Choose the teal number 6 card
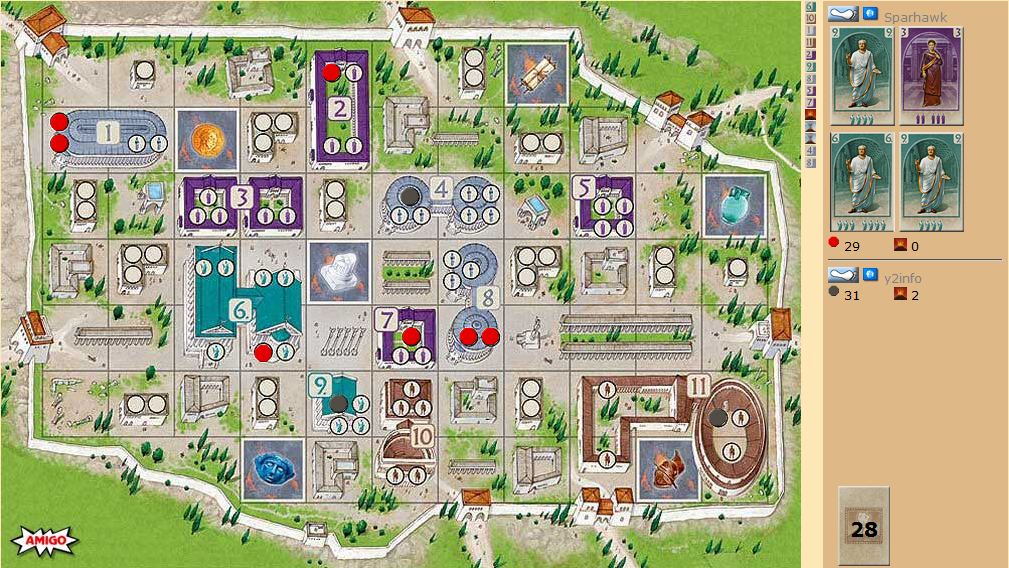The width and height of the screenshot is (1009, 568). tap(861, 182)
